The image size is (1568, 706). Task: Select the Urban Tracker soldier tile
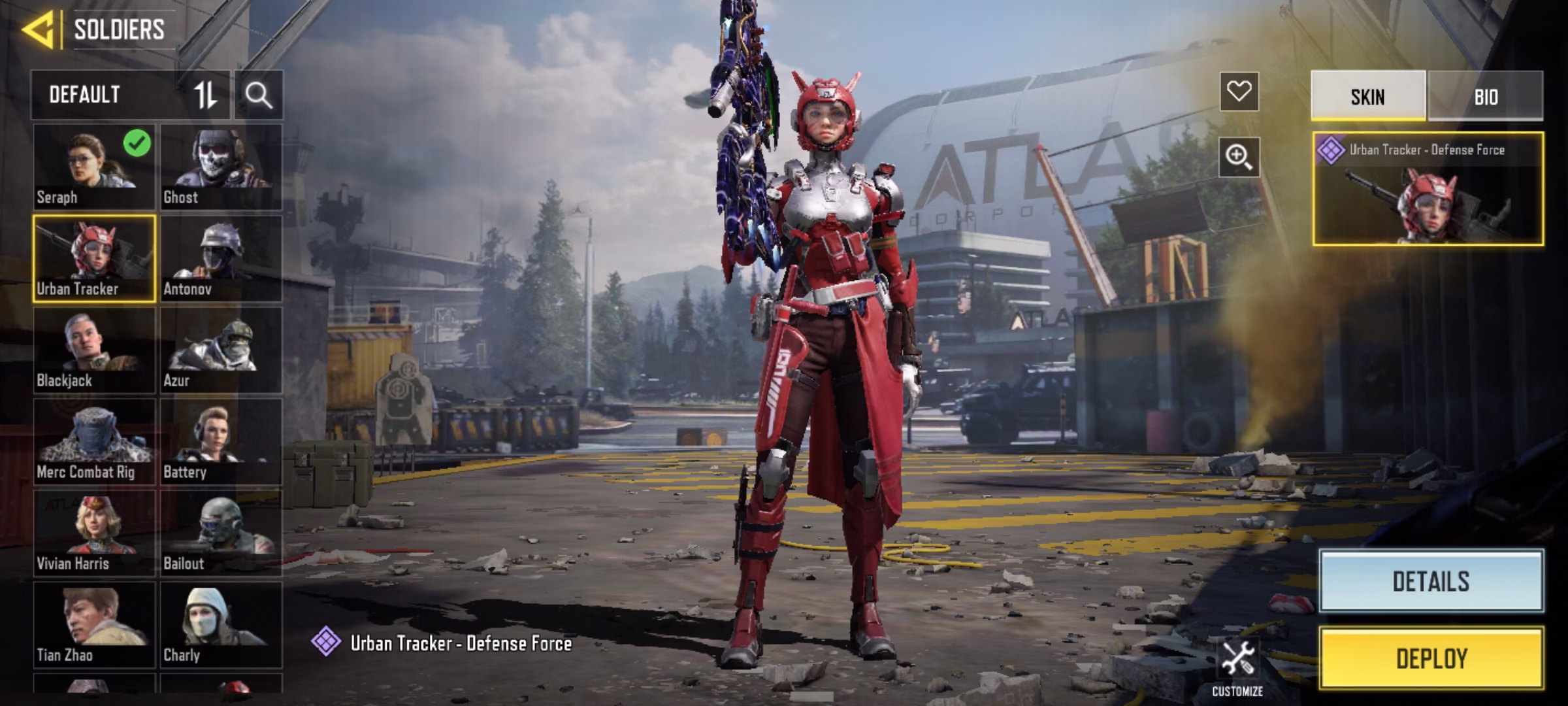94,259
